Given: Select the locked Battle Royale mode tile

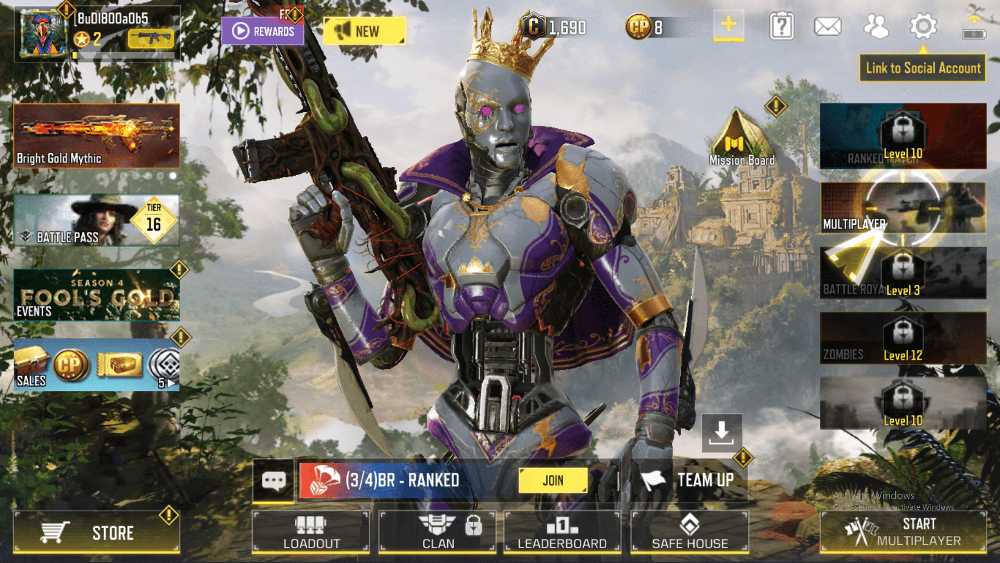Looking at the screenshot, I should (x=903, y=272).
